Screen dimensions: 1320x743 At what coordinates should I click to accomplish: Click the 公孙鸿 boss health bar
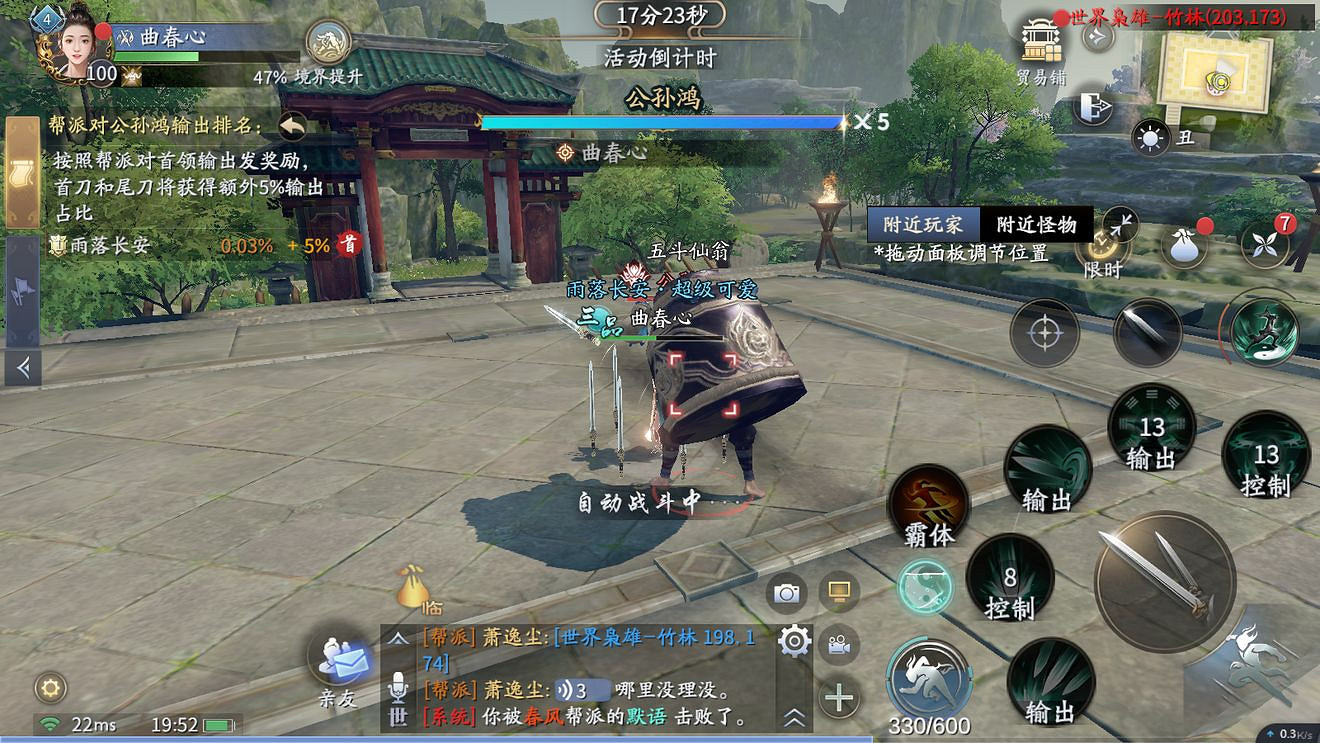point(660,122)
